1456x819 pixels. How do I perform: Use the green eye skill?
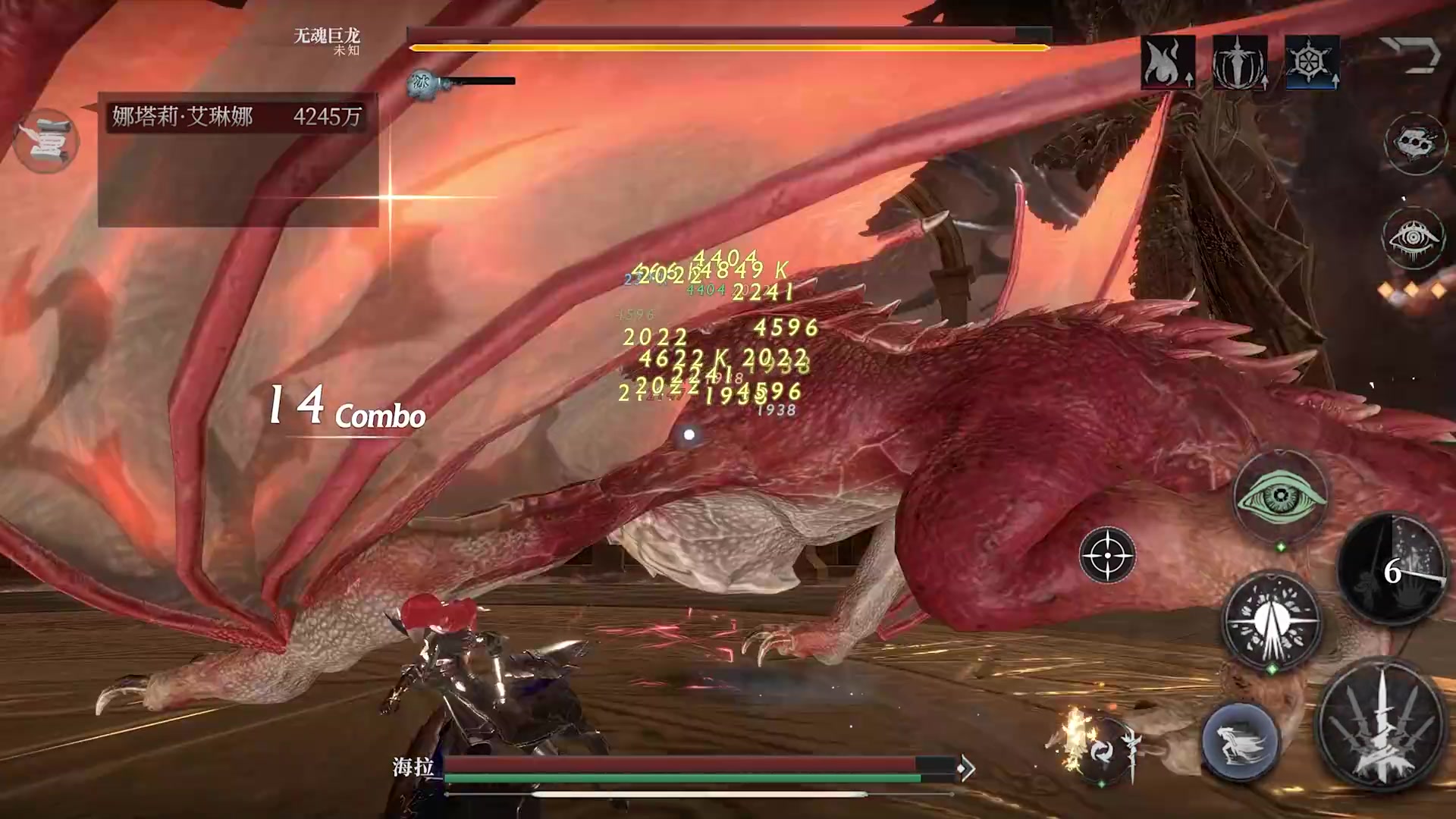click(1281, 497)
